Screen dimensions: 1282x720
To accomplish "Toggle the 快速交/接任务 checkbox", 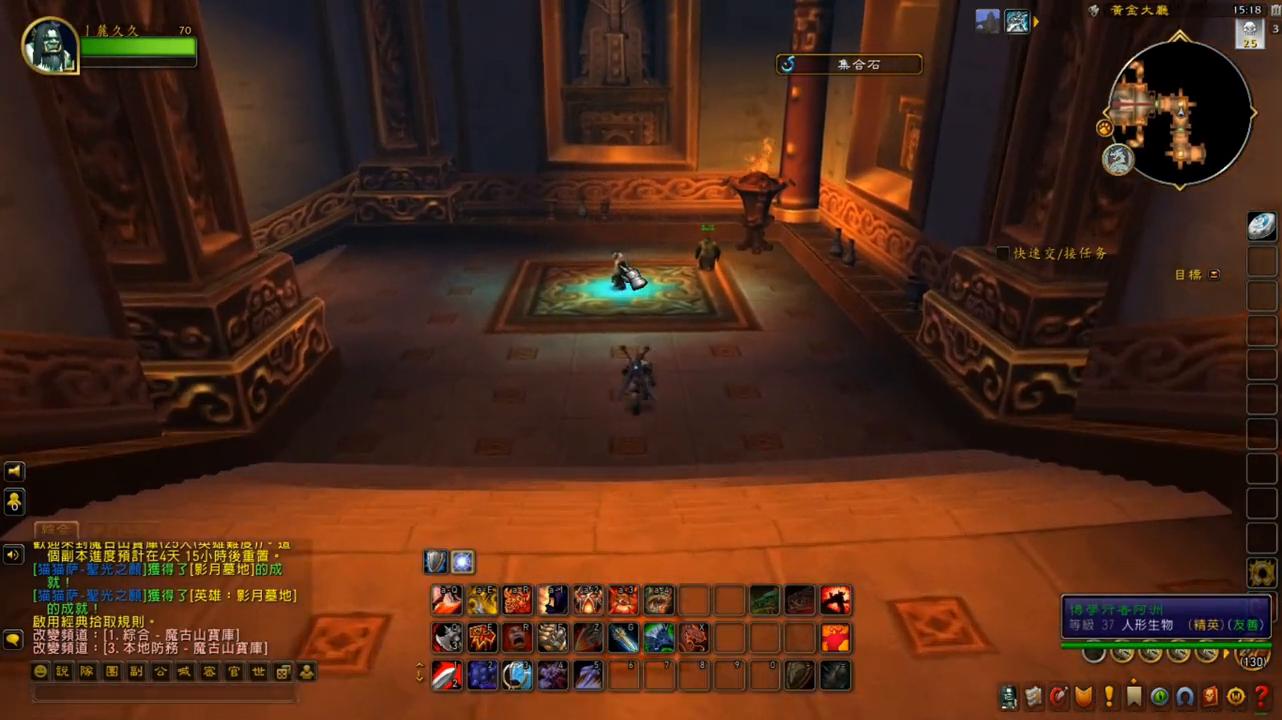I will (1003, 254).
